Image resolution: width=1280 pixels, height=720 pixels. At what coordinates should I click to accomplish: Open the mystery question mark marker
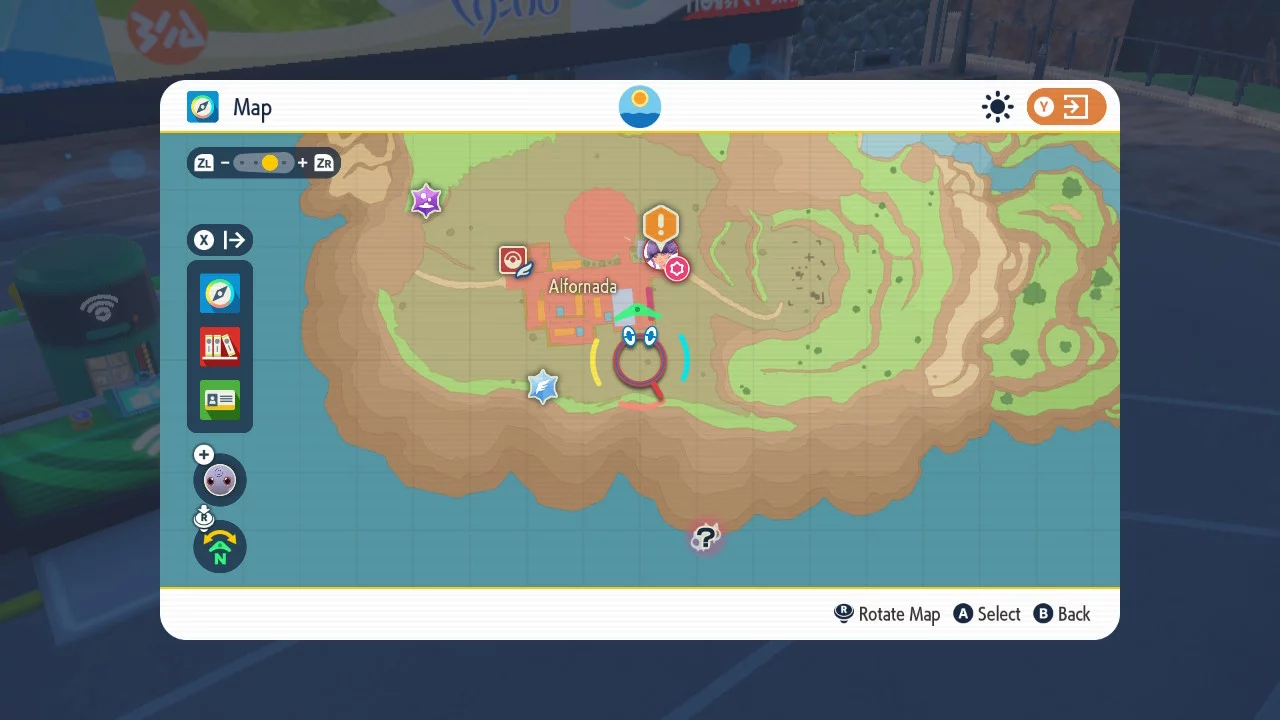point(705,537)
